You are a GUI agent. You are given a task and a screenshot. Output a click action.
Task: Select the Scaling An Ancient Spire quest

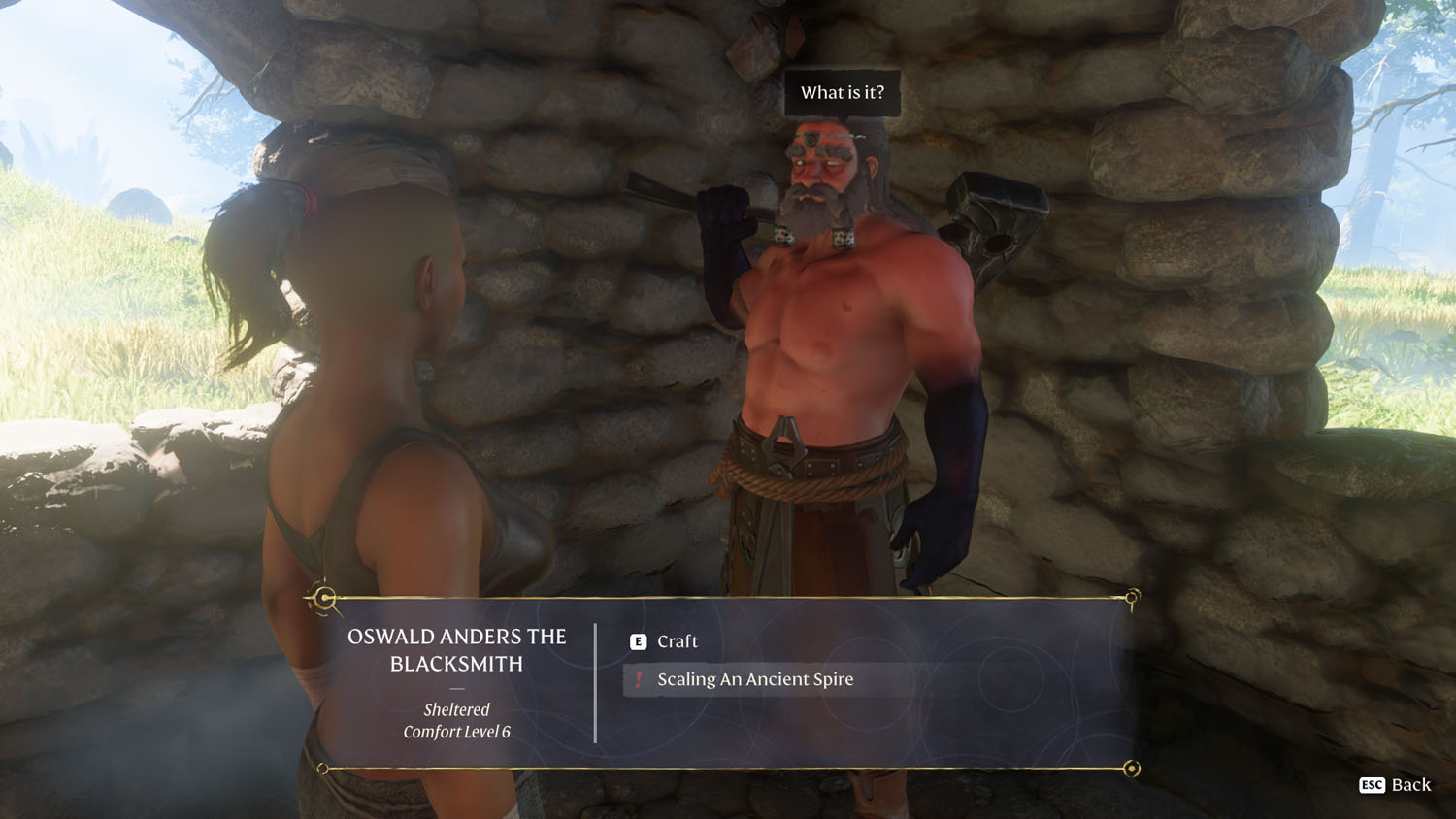[x=754, y=679]
